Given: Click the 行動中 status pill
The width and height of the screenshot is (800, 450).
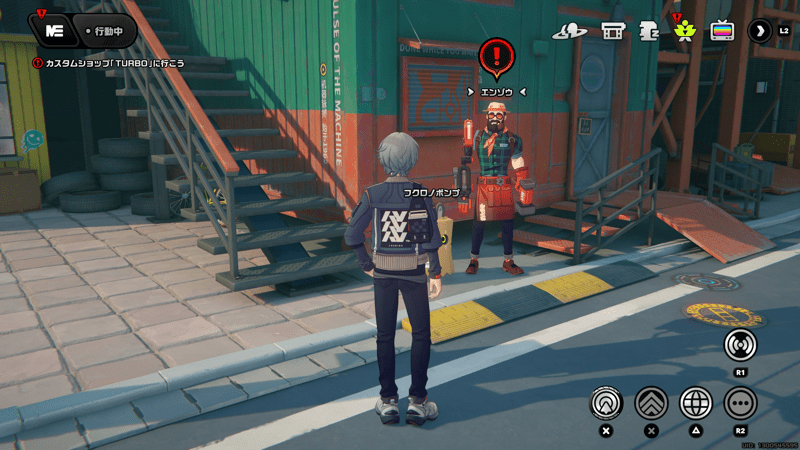Looking at the screenshot, I should point(104,31).
